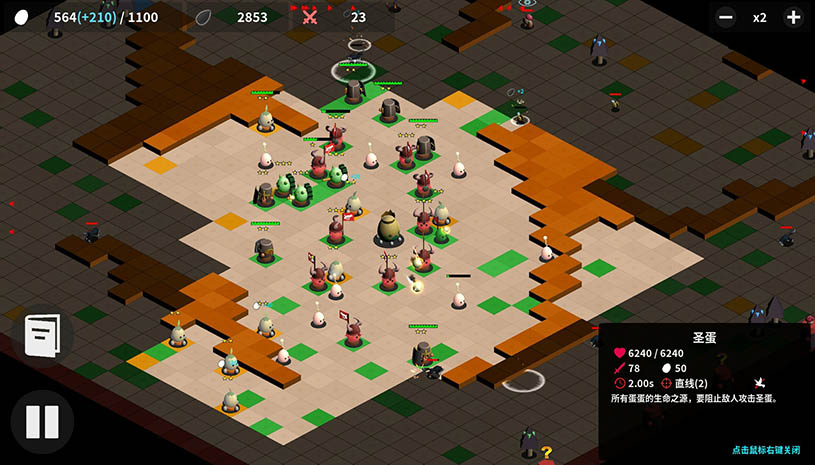This screenshot has width=815, height=465.
Task: Decrease game speed with the minus button
Action: (727, 17)
